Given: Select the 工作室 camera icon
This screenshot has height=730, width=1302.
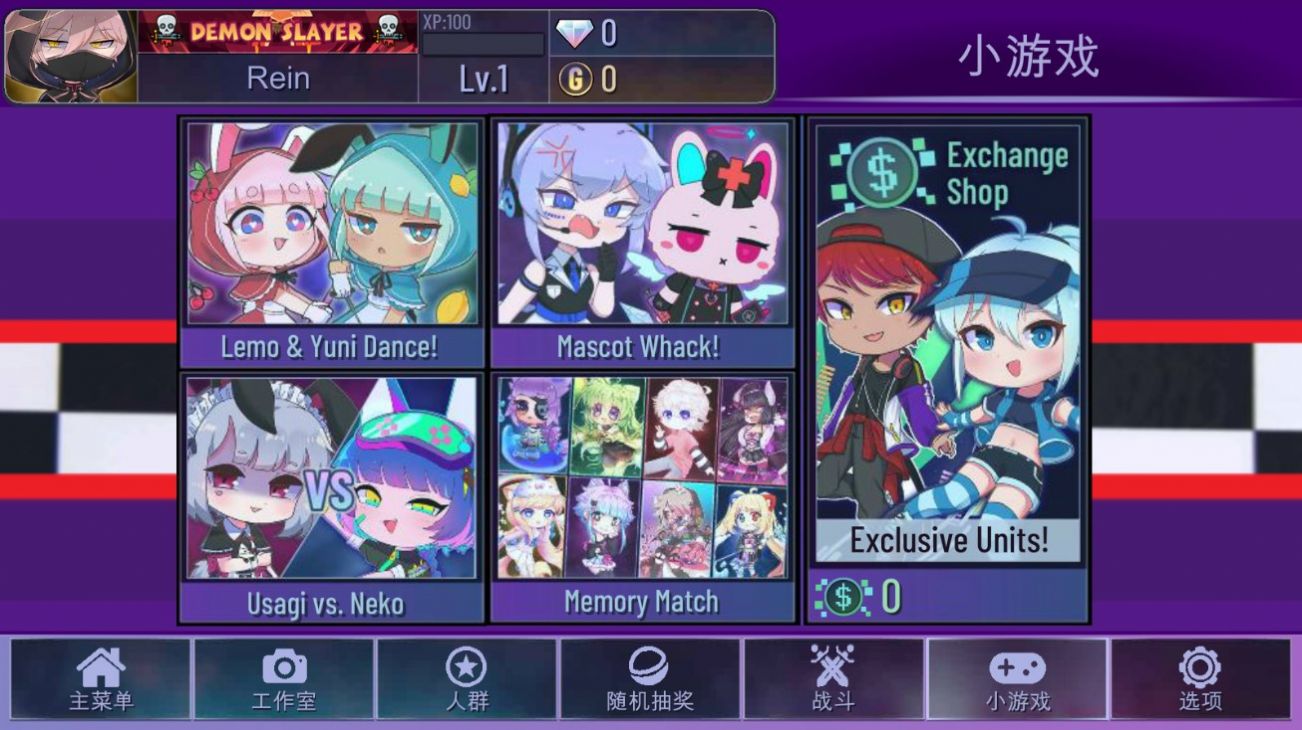Looking at the screenshot, I should click(283, 680).
